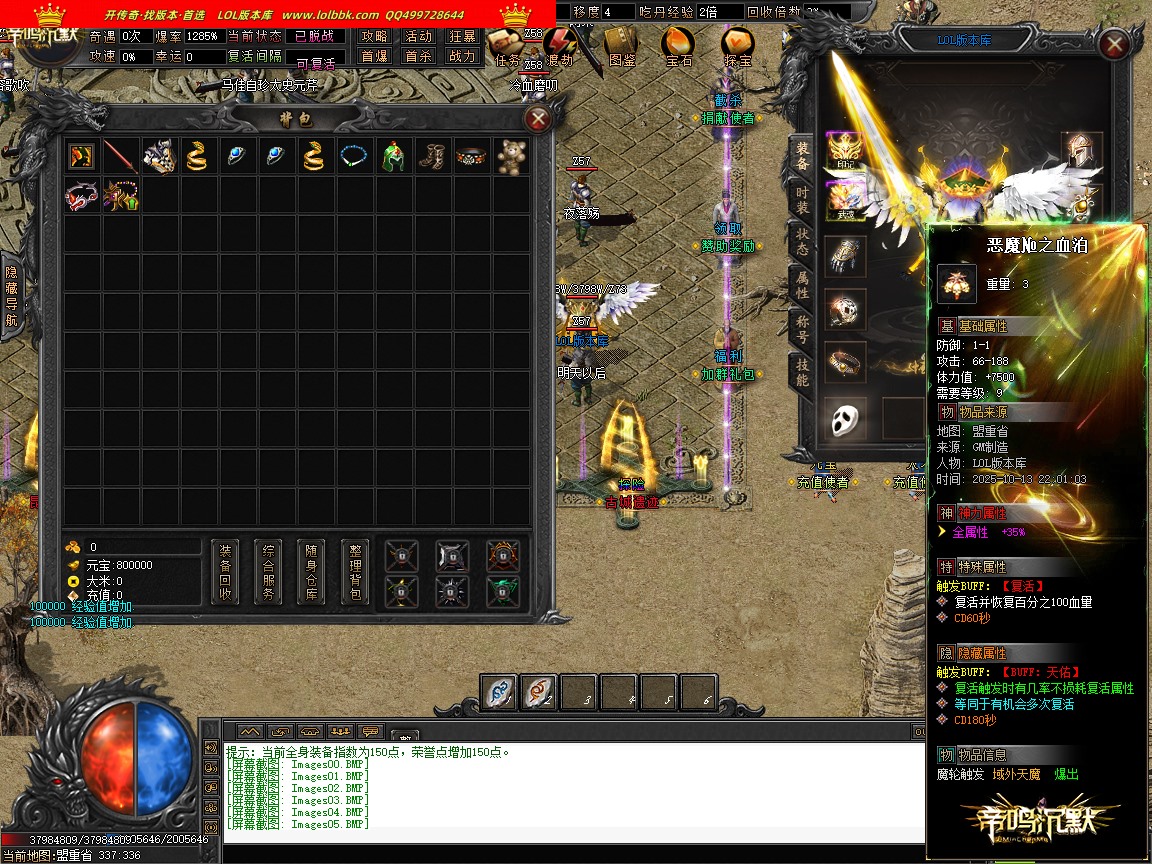
Task: Open the 综合服务 services menu
Action: (x=268, y=572)
